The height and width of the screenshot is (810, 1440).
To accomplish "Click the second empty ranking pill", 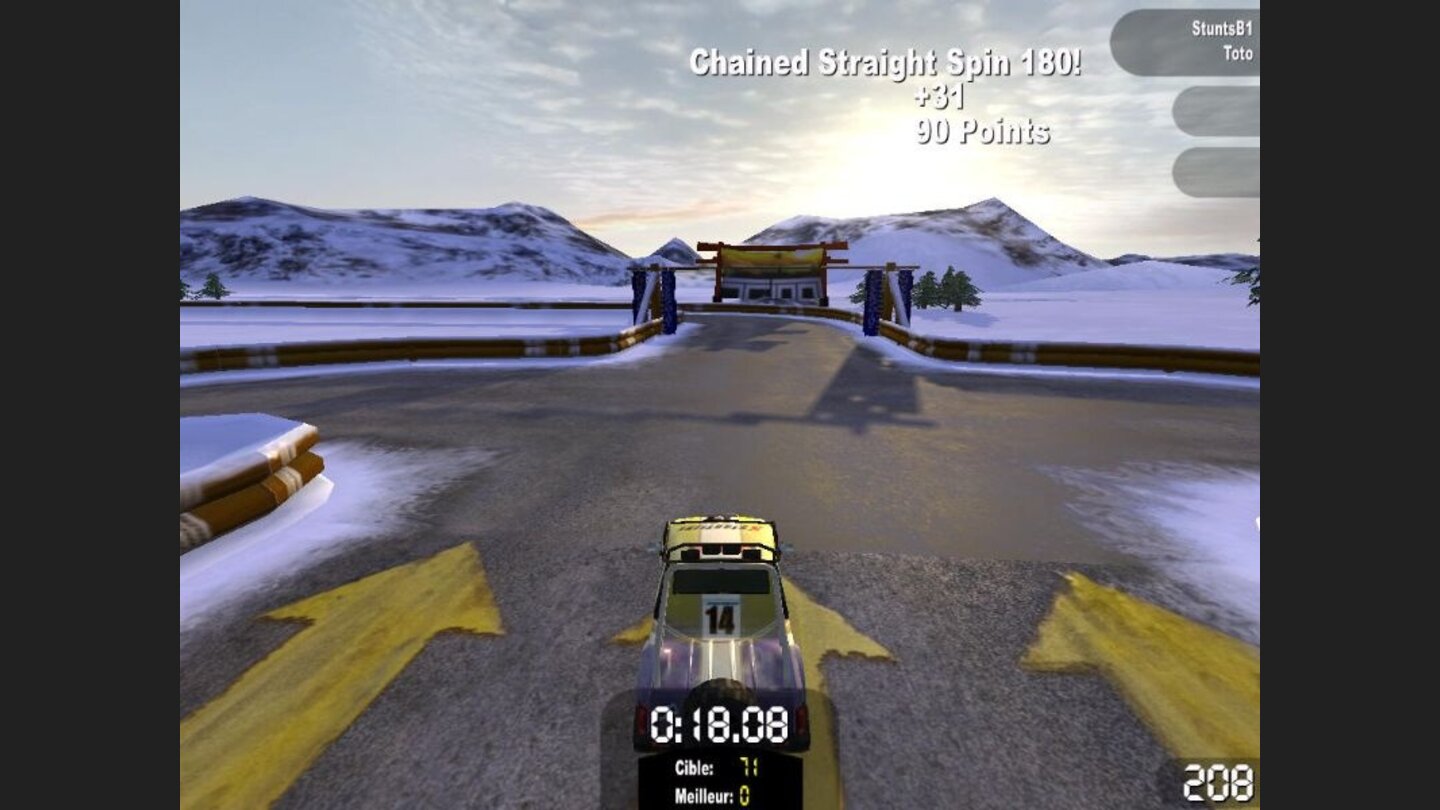I will click(x=1216, y=112).
